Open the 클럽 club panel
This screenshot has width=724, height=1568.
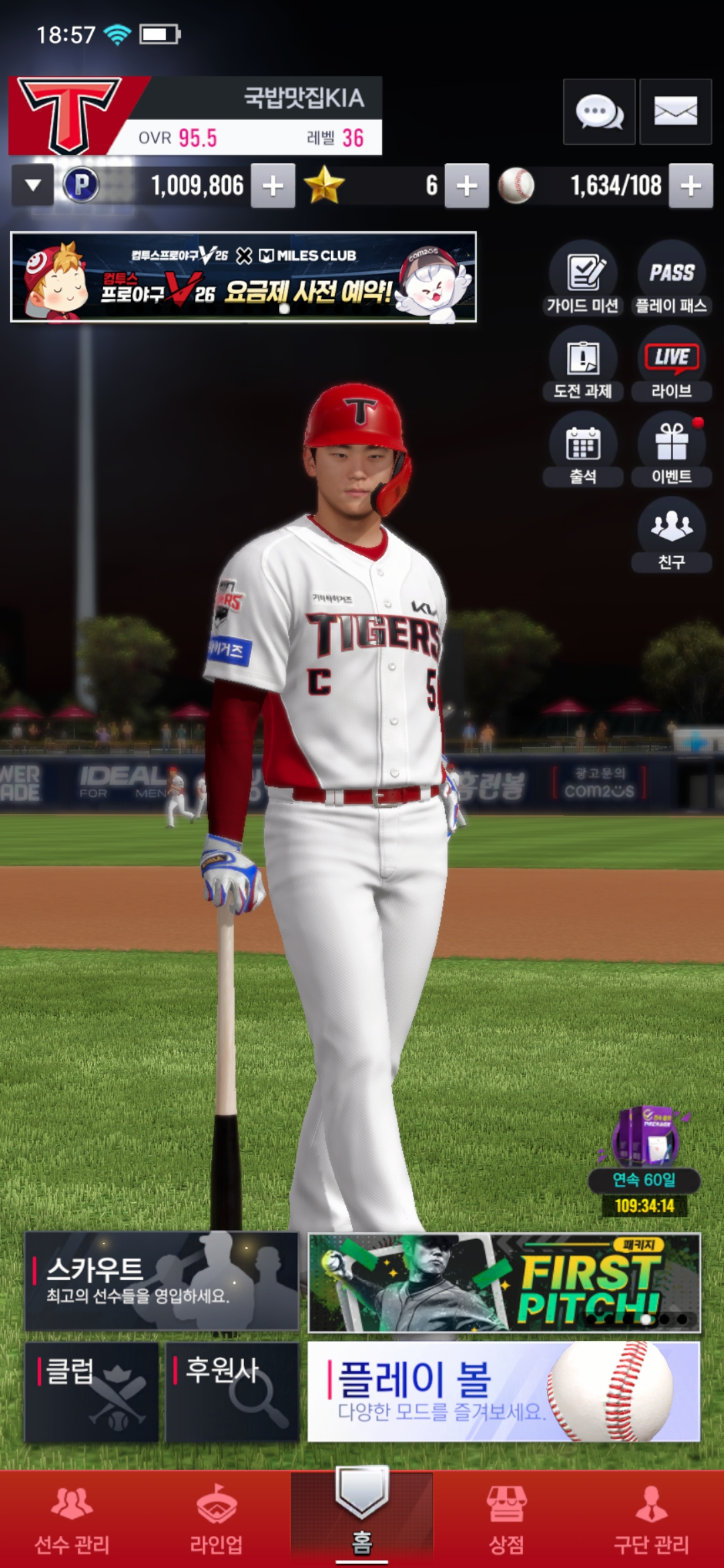(92, 1392)
